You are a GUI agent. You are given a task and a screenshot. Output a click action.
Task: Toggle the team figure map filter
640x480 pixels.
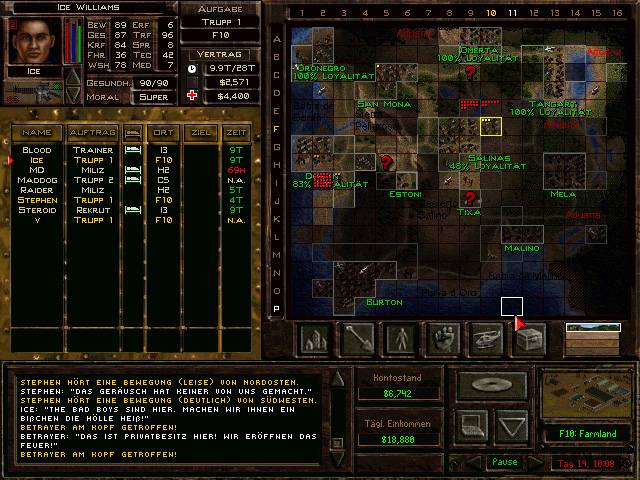(x=401, y=339)
